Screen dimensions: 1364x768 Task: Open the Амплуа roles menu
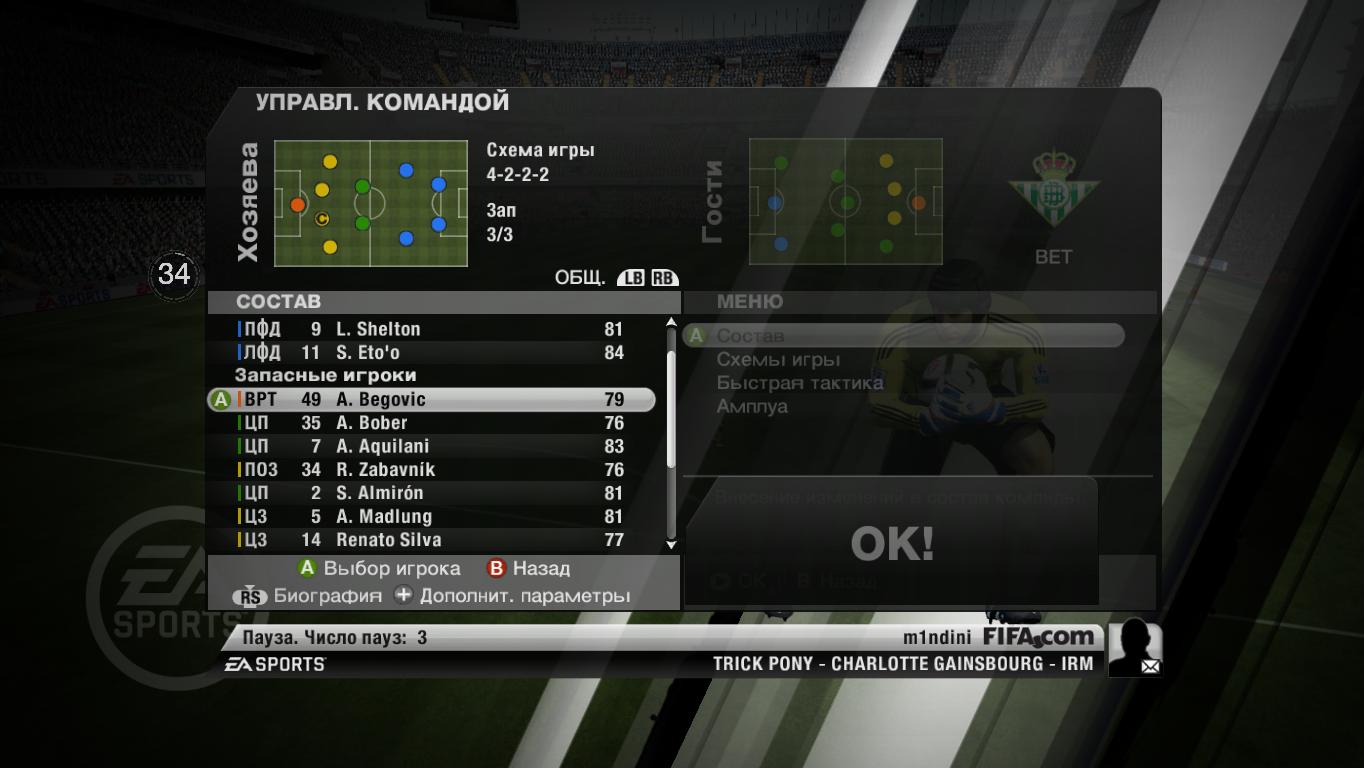click(x=752, y=407)
